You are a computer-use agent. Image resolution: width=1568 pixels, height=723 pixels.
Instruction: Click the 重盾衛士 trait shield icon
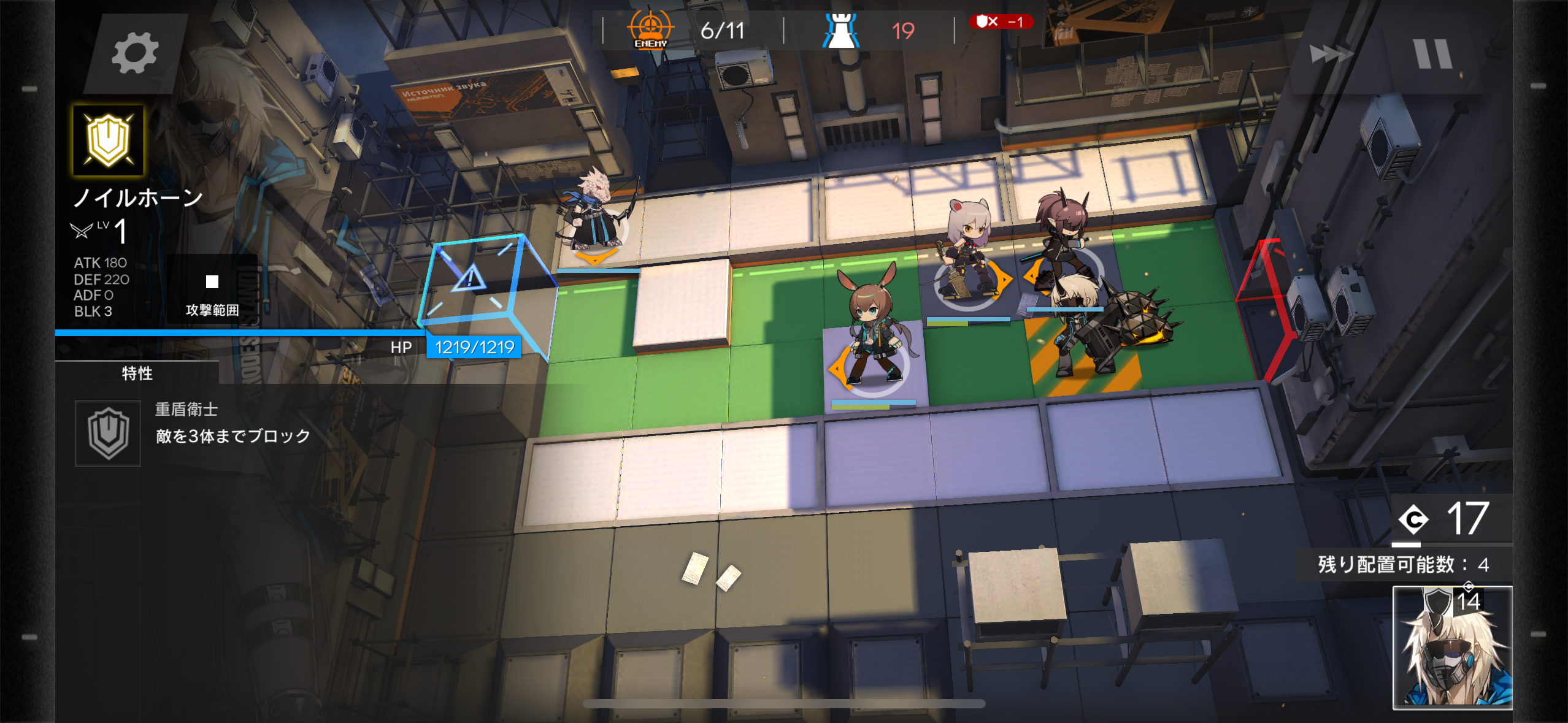pos(108,433)
